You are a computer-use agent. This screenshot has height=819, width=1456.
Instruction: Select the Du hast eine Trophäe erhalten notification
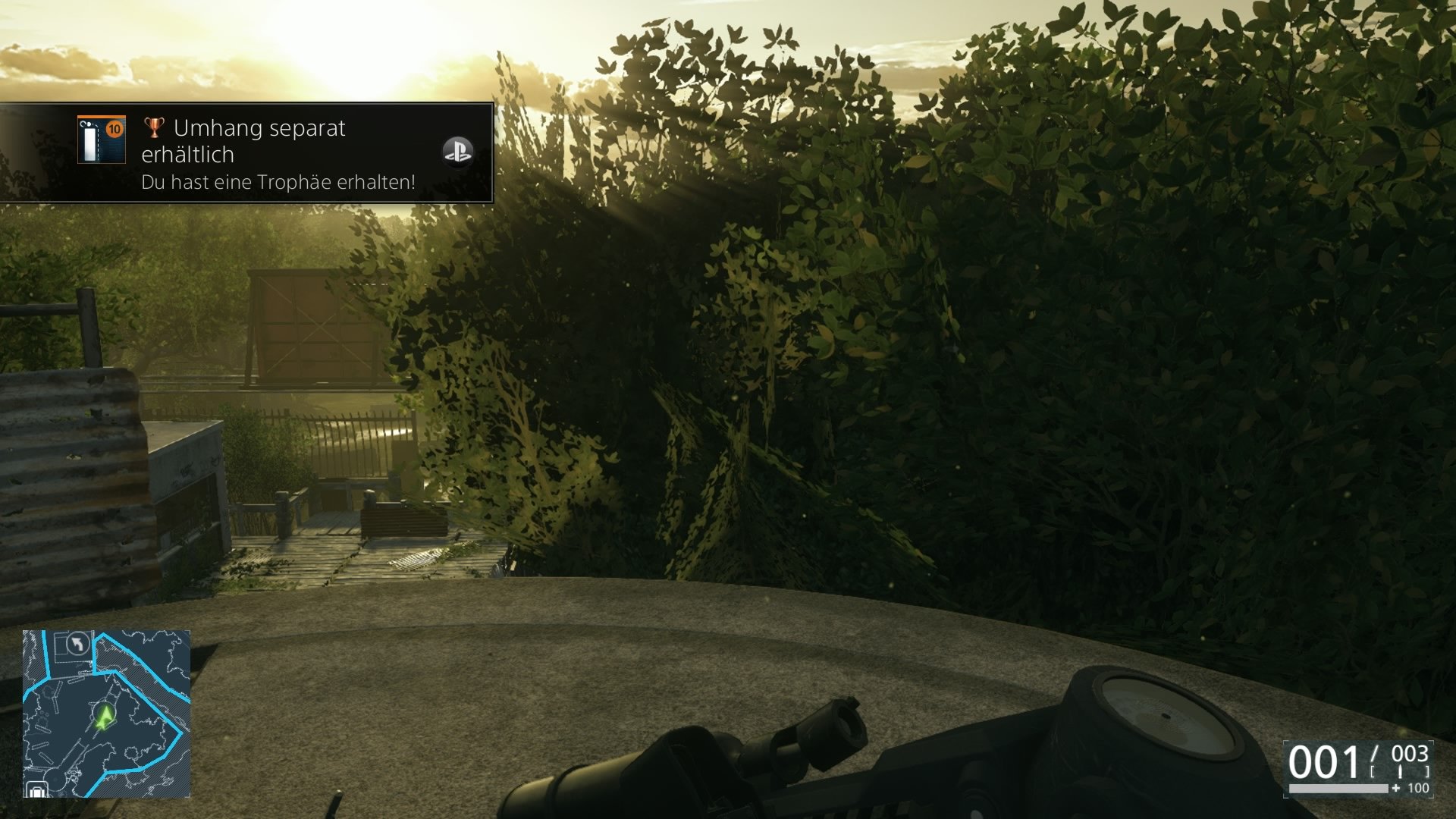point(278,182)
